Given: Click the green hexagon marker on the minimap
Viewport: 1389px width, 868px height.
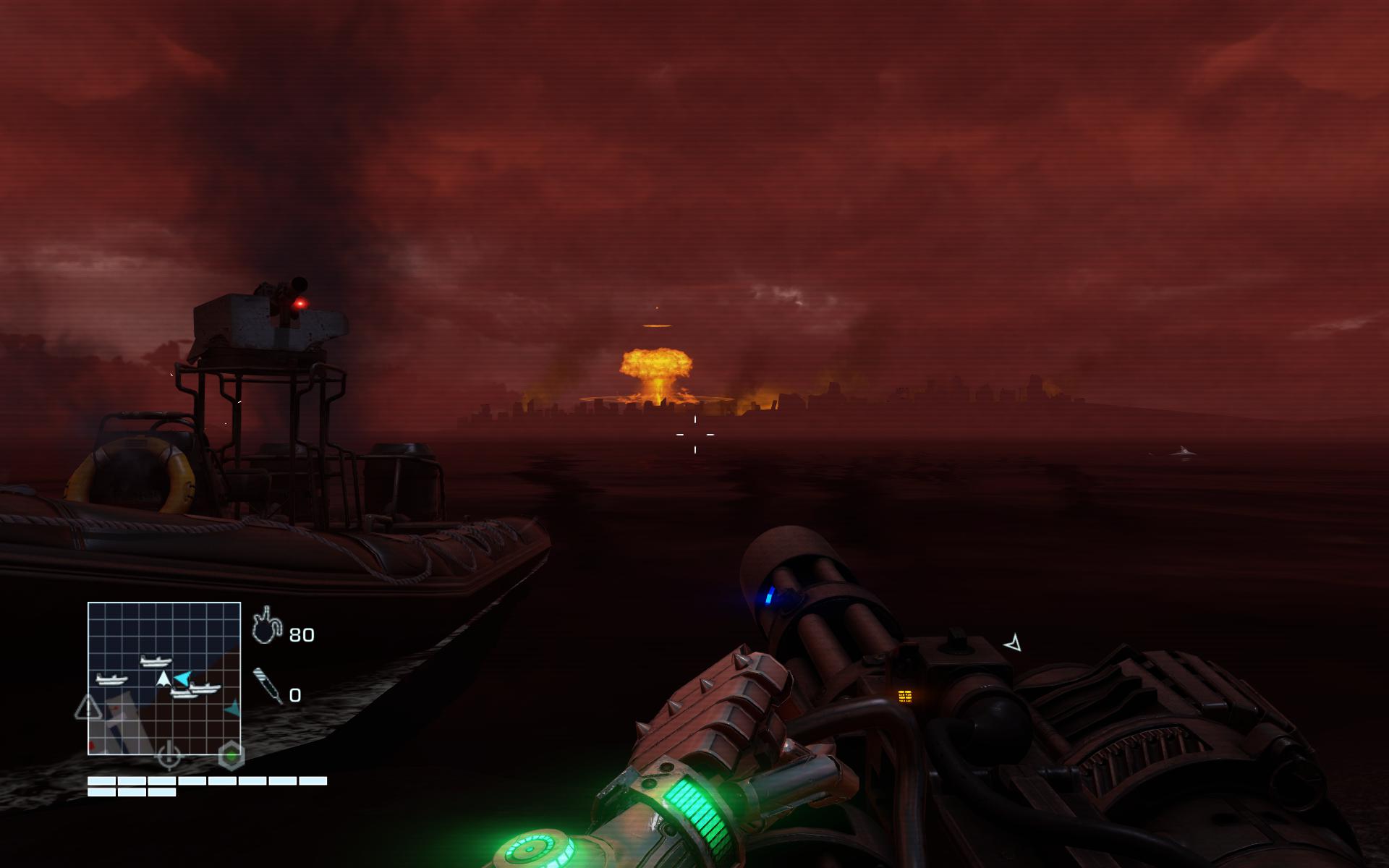Looking at the screenshot, I should 231,757.
